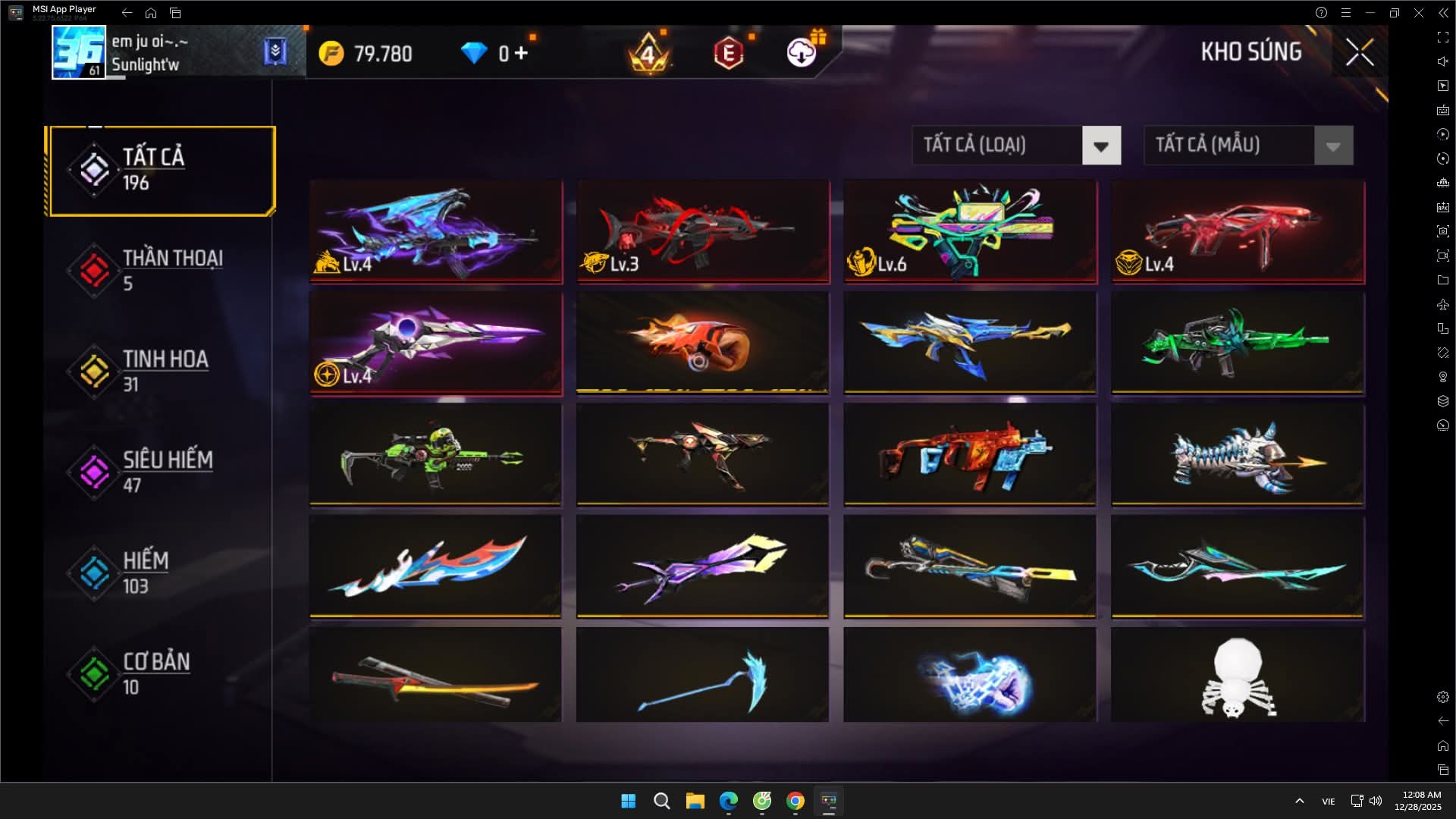Select the flaming fist skin
The image size is (1456, 819).
(x=703, y=344)
